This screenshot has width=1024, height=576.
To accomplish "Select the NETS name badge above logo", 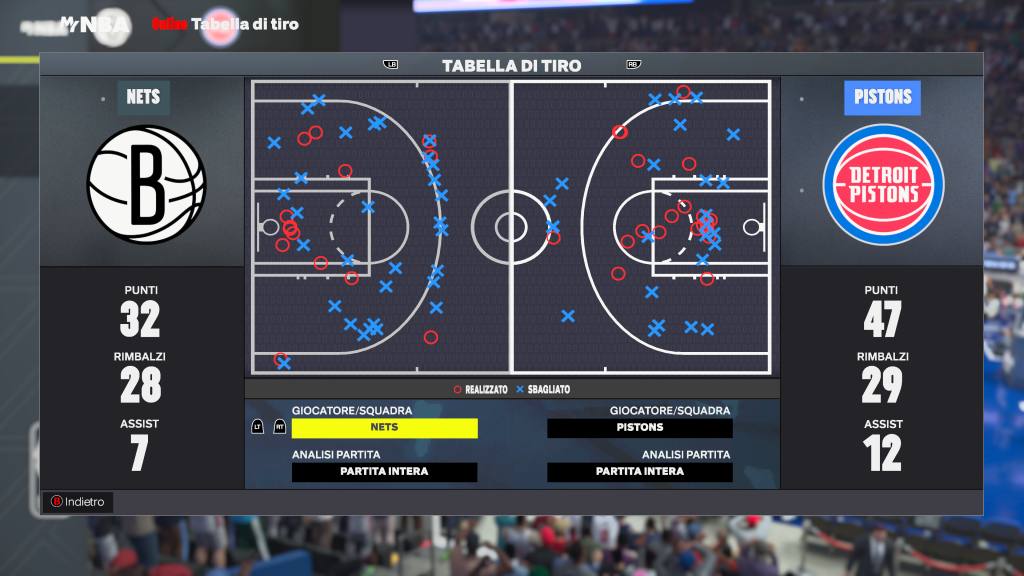I will click(143, 97).
